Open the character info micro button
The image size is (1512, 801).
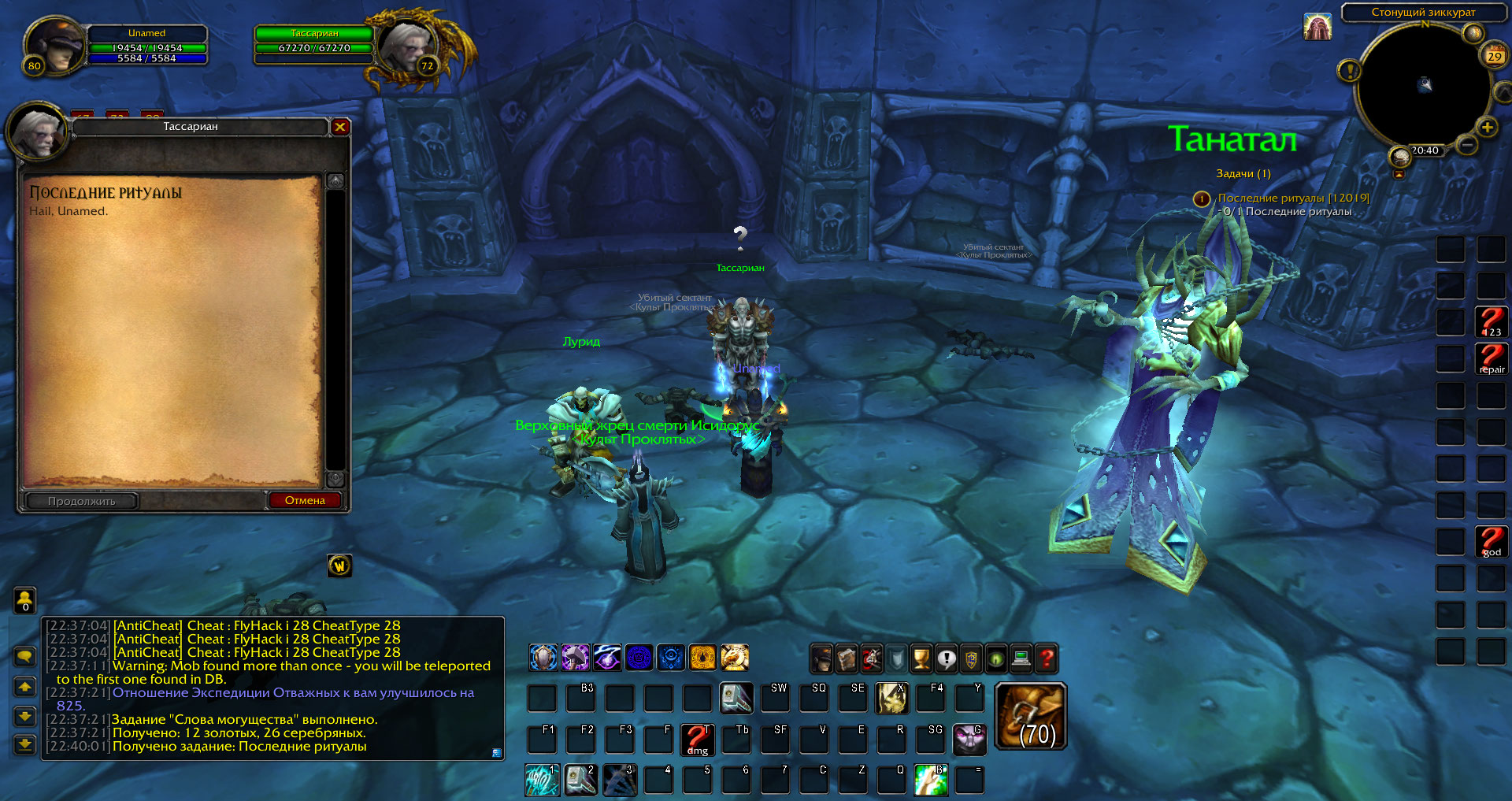(x=821, y=658)
